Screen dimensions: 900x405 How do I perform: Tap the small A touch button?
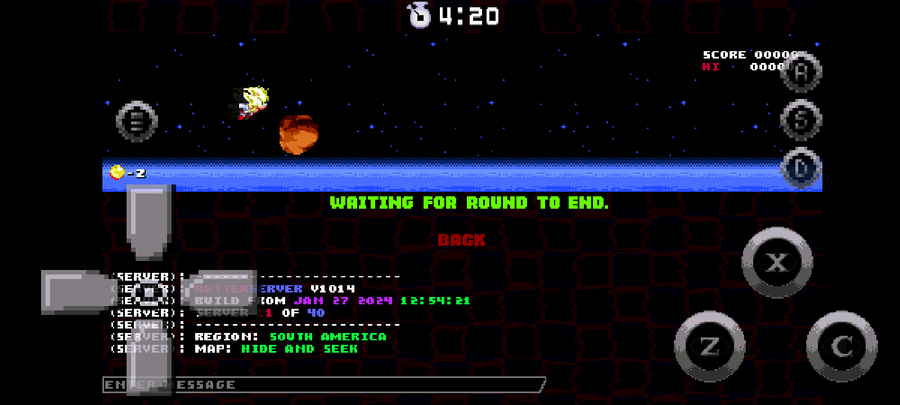pyautogui.click(x=800, y=71)
